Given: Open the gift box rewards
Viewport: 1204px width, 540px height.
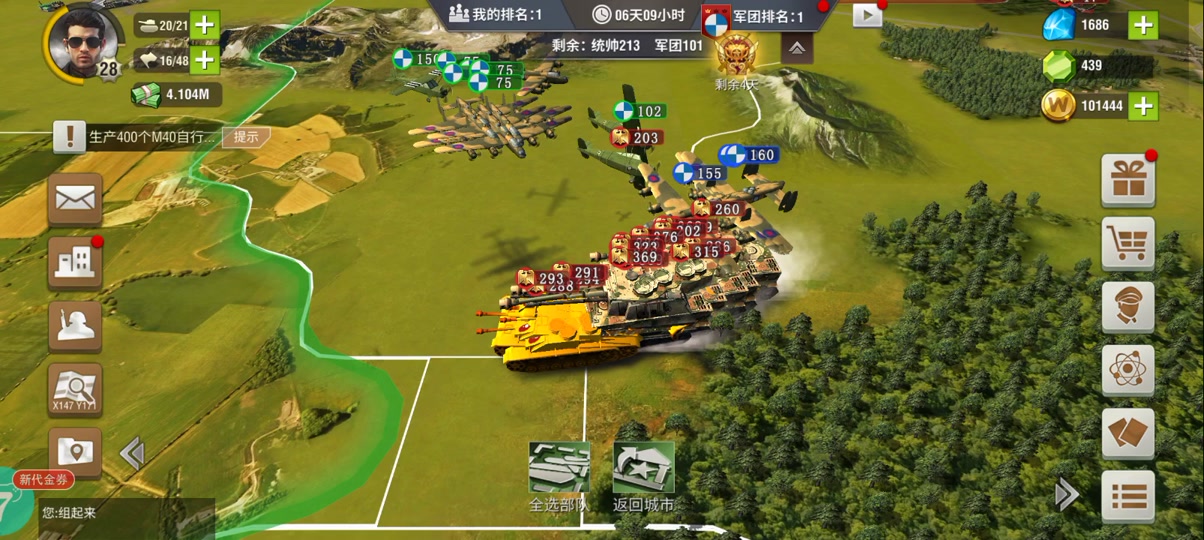Looking at the screenshot, I should click(1128, 181).
